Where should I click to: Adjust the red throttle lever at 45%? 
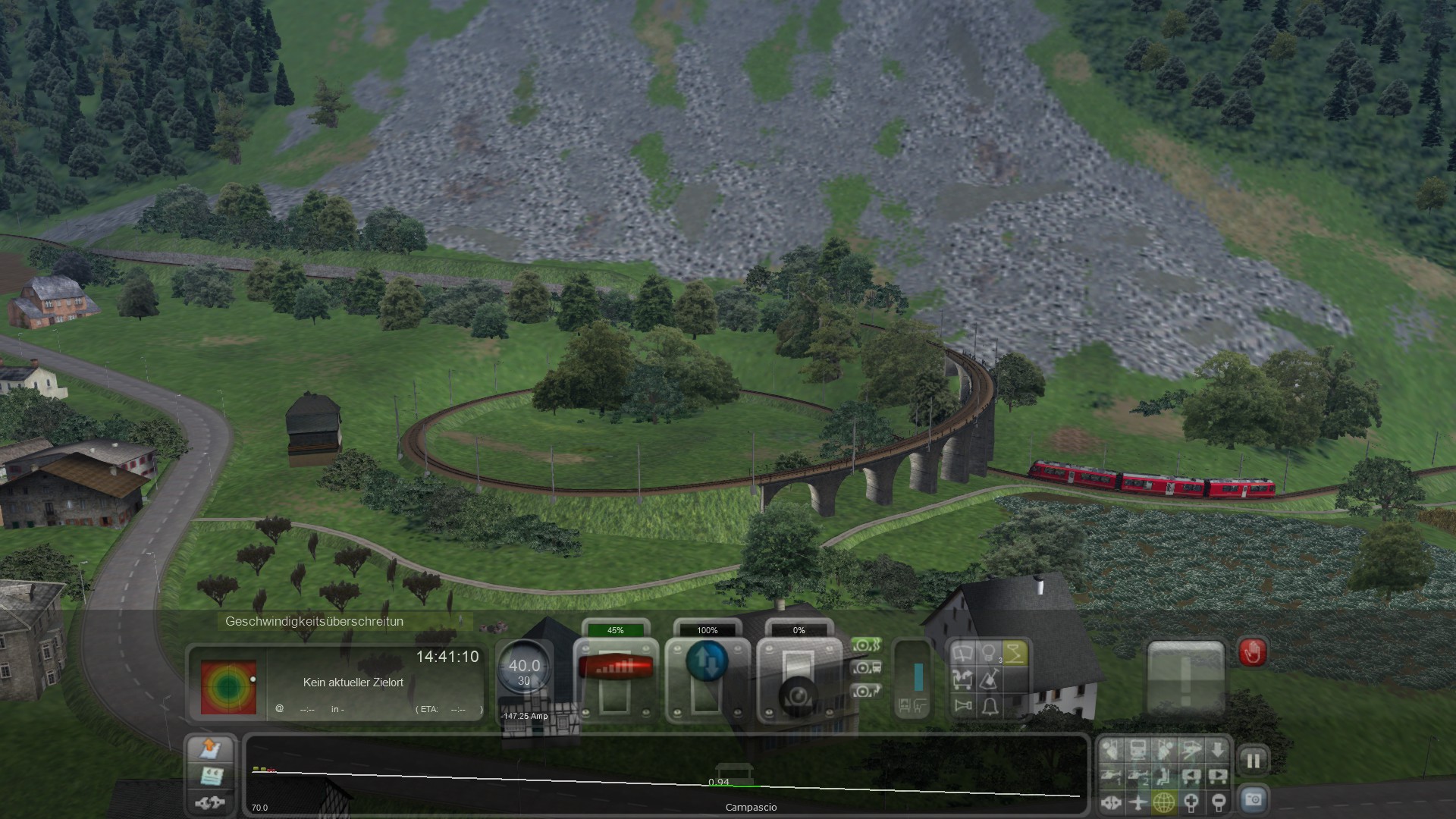point(615,667)
